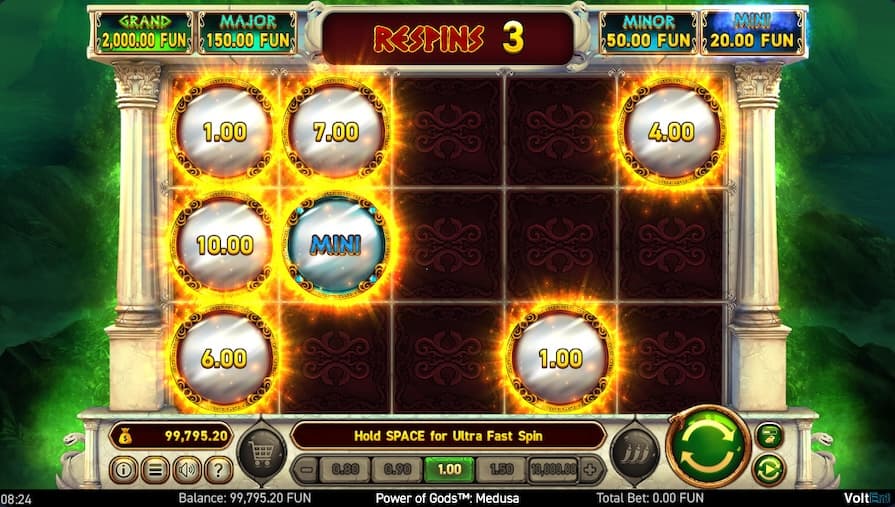Click the small green autoplay arrow button
Viewport: 895px width, 507px height.
(770, 468)
